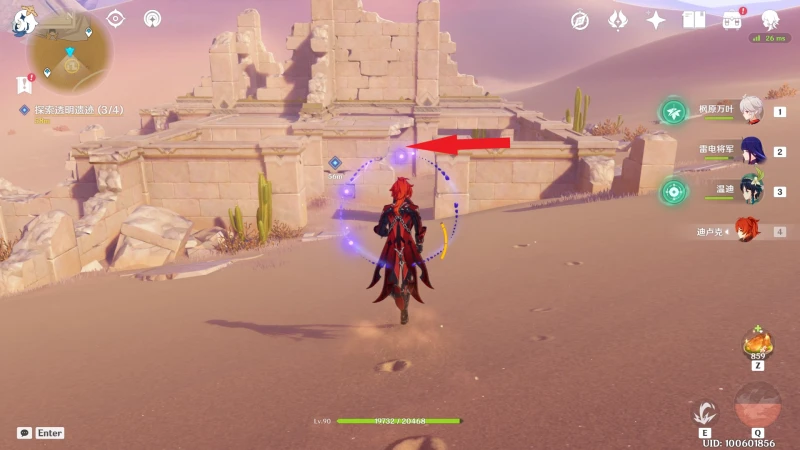Open the backpack inventory

pos(732,20)
